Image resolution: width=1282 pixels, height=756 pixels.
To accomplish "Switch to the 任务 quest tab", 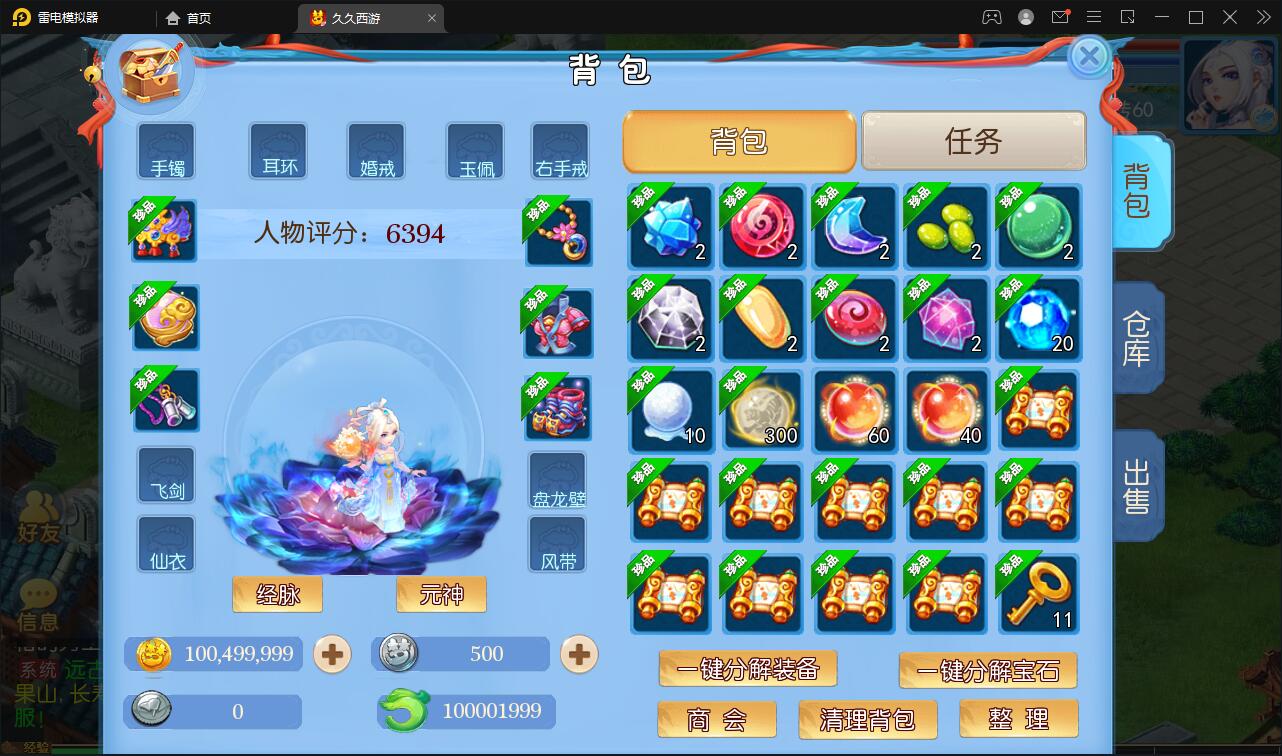I will [x=972, y=141].
